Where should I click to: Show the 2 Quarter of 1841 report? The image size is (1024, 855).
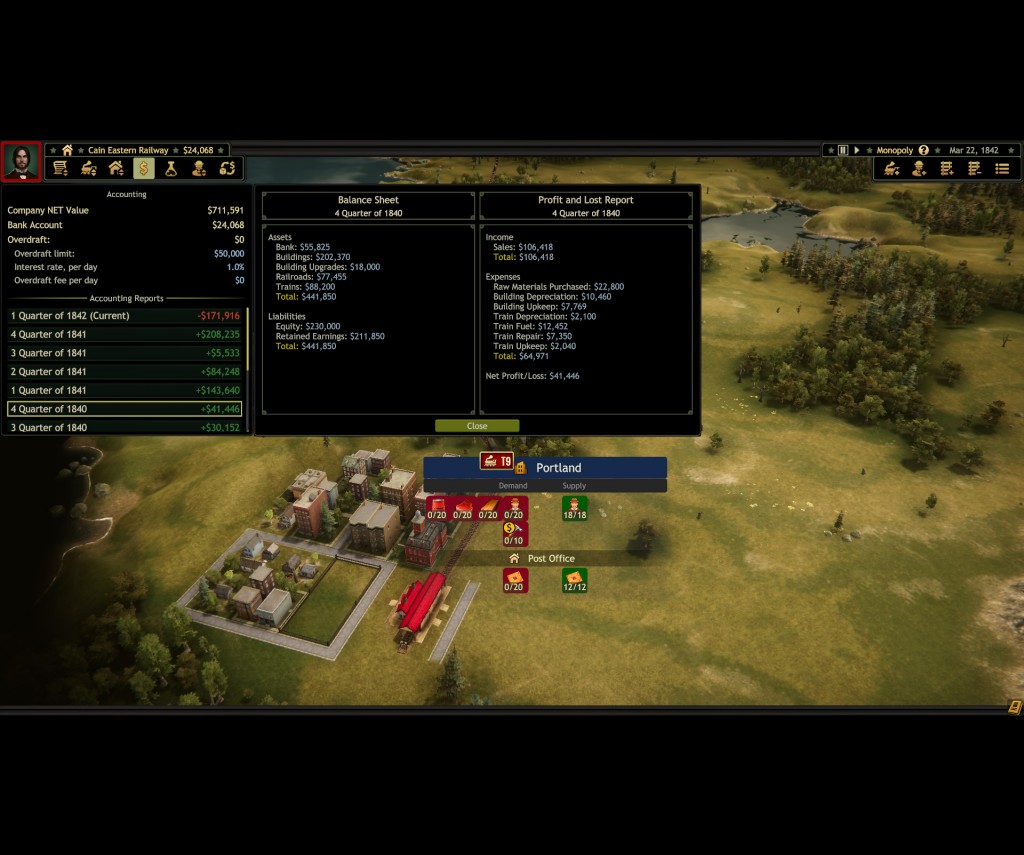(x=125, y=372)
